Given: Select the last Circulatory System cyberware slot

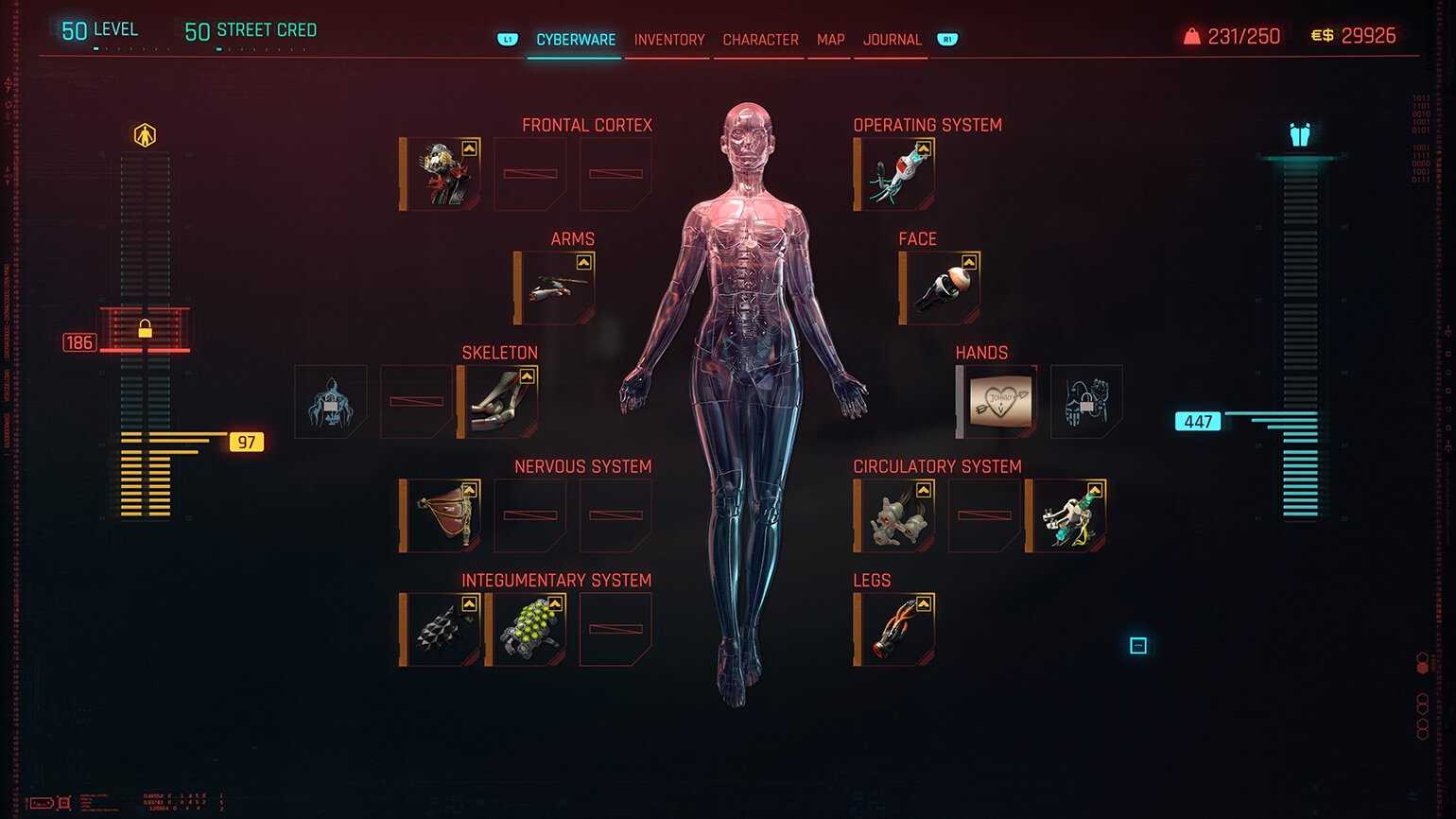Looking at the screenshot, I should pyautogui.click(x=1067, y=515).
